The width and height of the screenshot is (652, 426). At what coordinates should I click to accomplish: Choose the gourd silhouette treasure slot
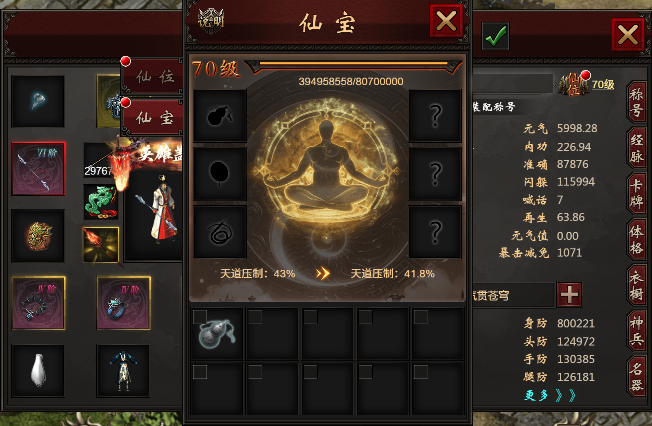(218, 116)
